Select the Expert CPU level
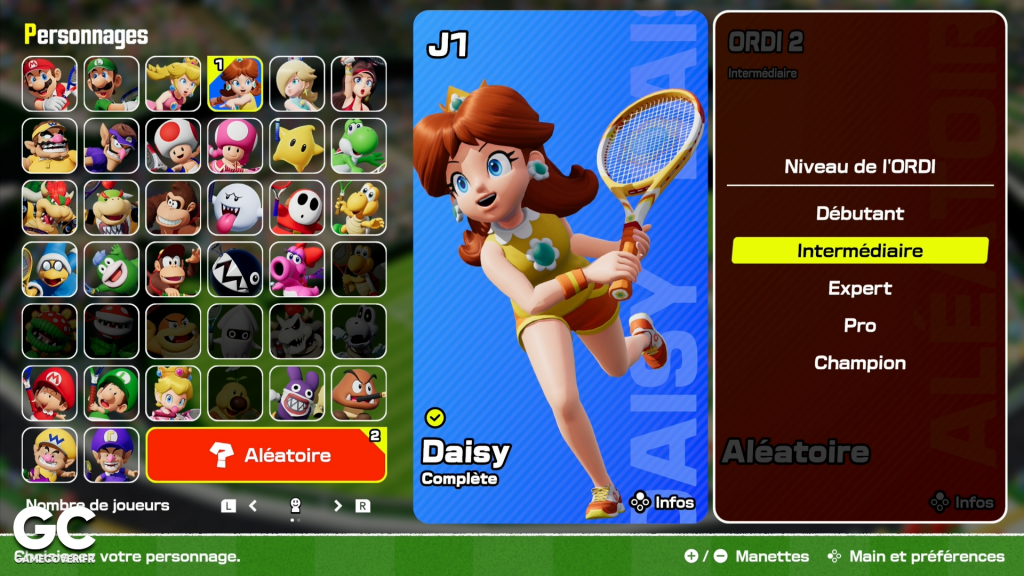1024x576 pixels. point(859,288)
